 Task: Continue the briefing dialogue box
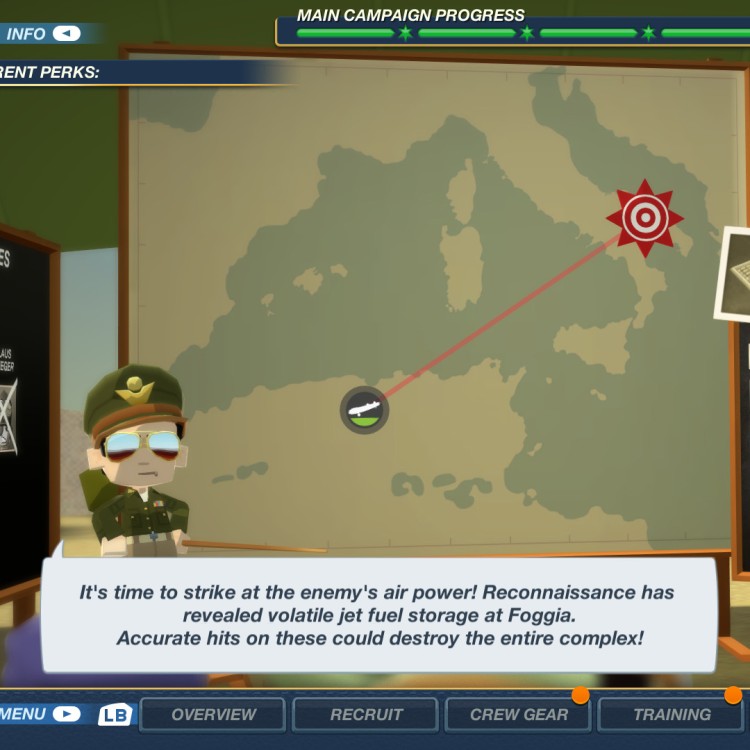[x=378, y=614]
